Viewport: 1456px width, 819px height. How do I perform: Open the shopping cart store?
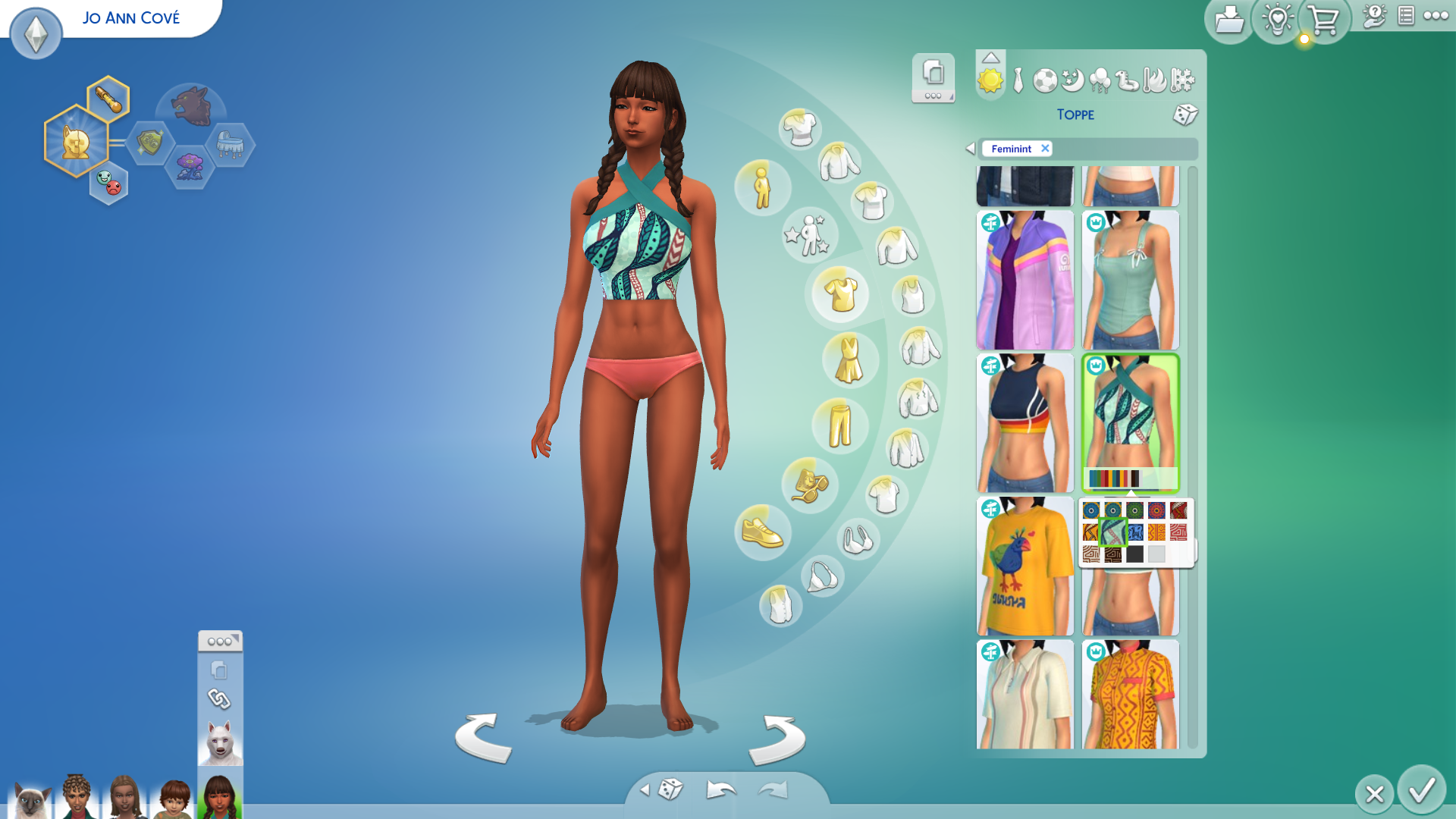pos(1323,20)
